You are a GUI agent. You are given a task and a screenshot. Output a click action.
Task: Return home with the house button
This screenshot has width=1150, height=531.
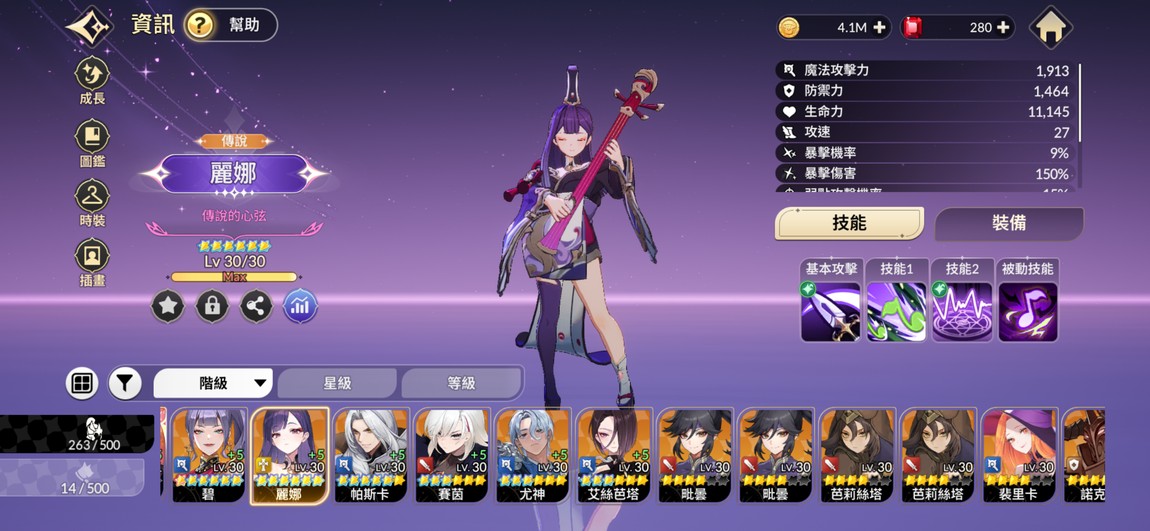pyautogui.click(x=1050, y=28)
